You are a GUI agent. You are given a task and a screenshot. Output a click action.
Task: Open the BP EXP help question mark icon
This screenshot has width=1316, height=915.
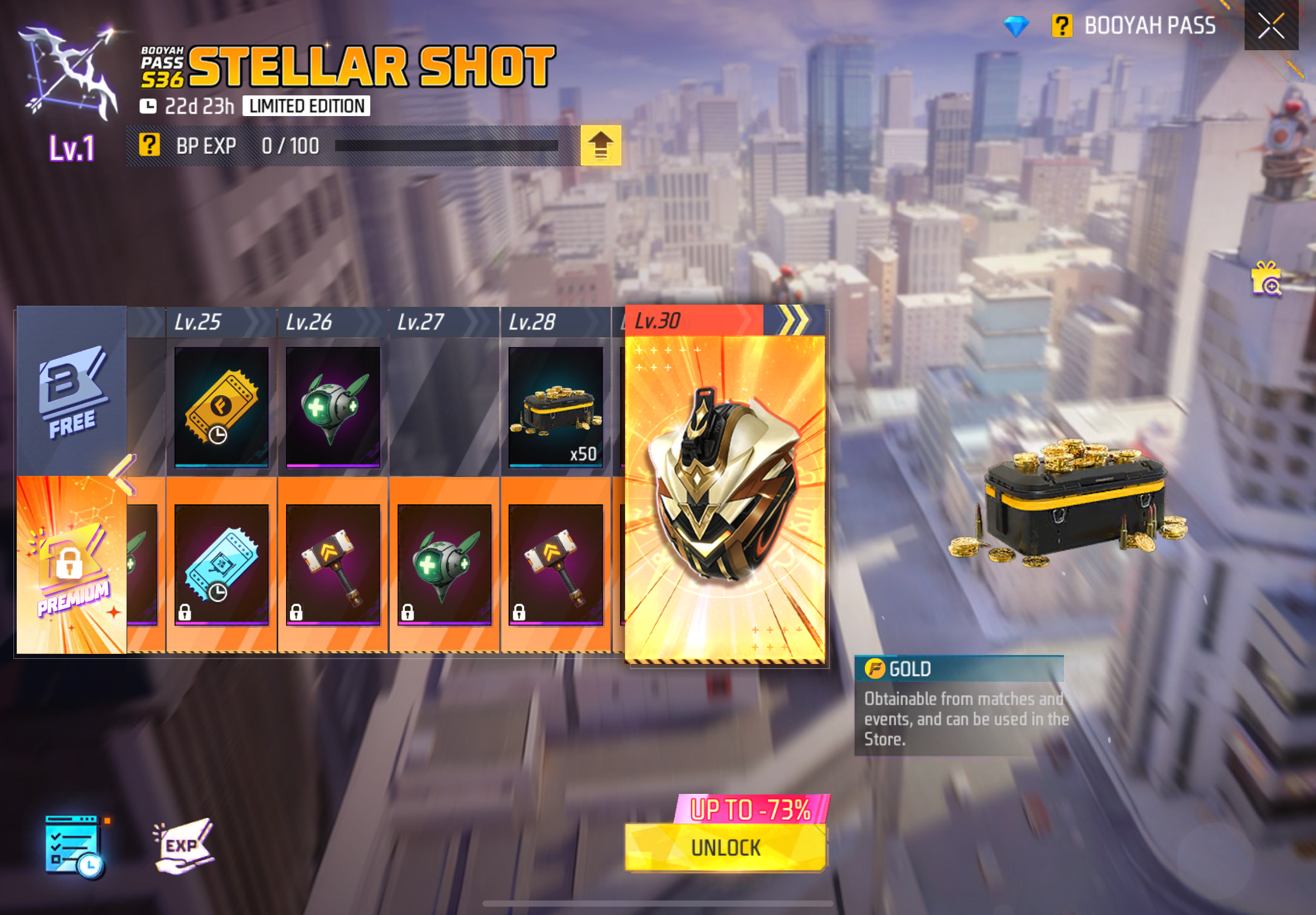pyautogui.click(x=150, y=145)
